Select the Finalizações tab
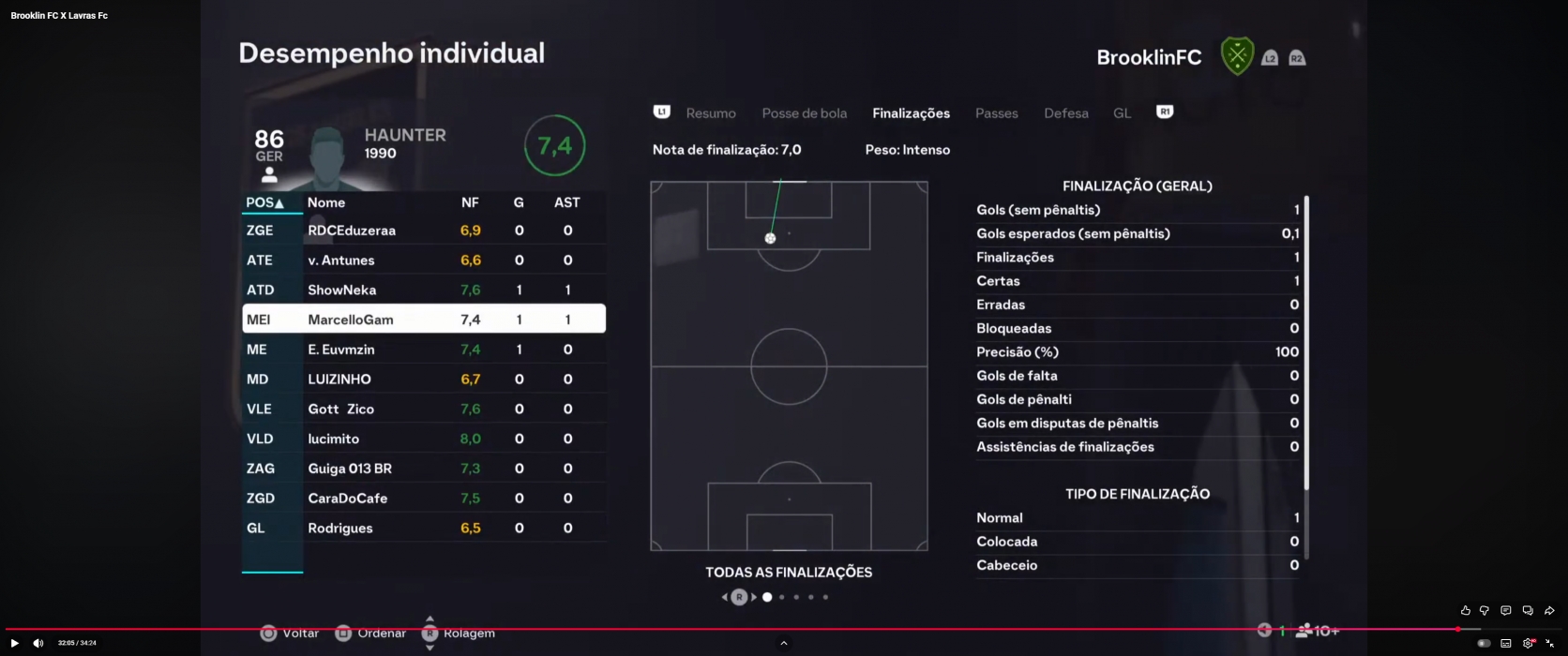Viewport: 1568px width, 656px height. [911, 113]
